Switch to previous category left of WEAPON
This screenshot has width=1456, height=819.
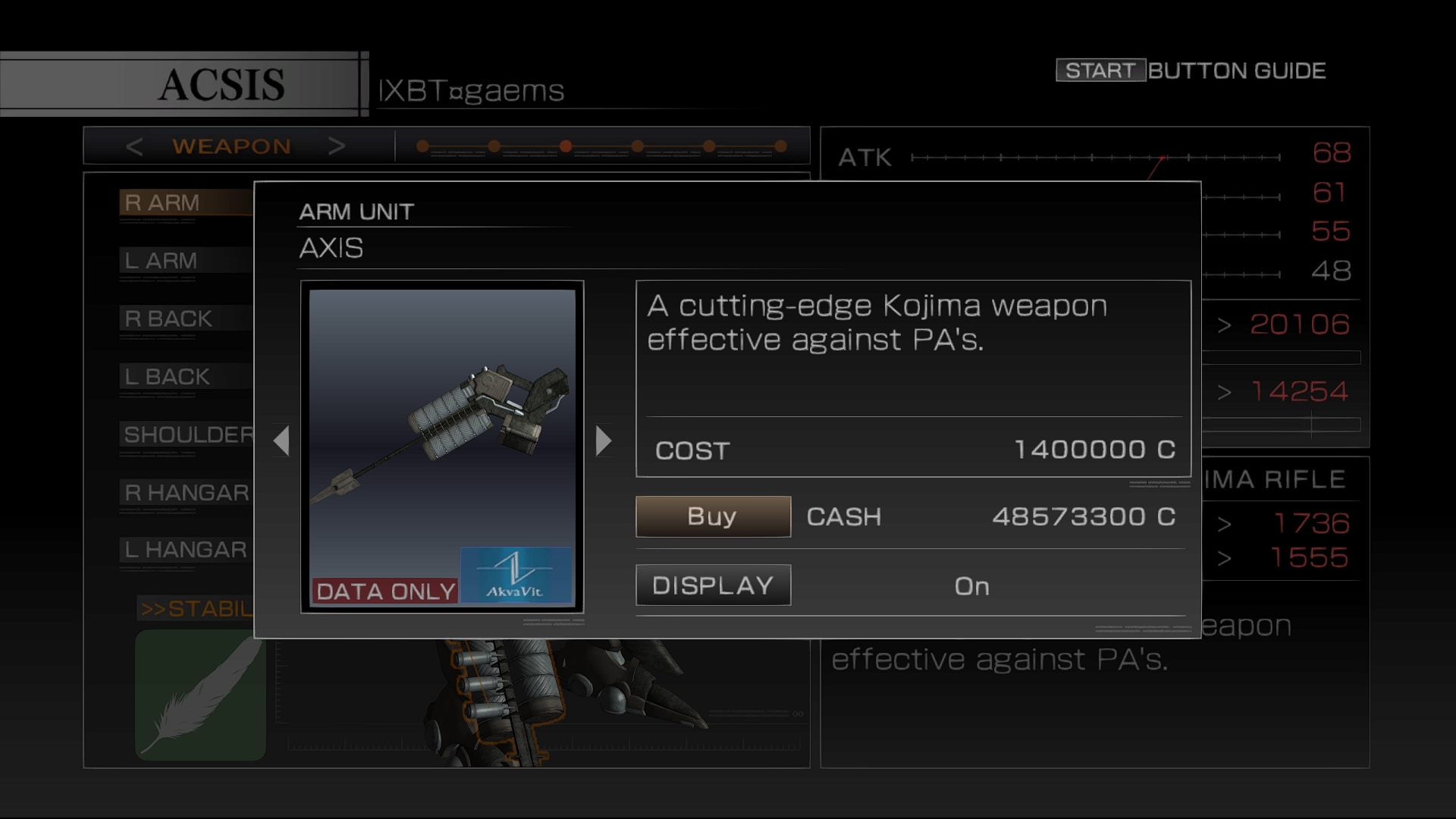coord(134,146)
